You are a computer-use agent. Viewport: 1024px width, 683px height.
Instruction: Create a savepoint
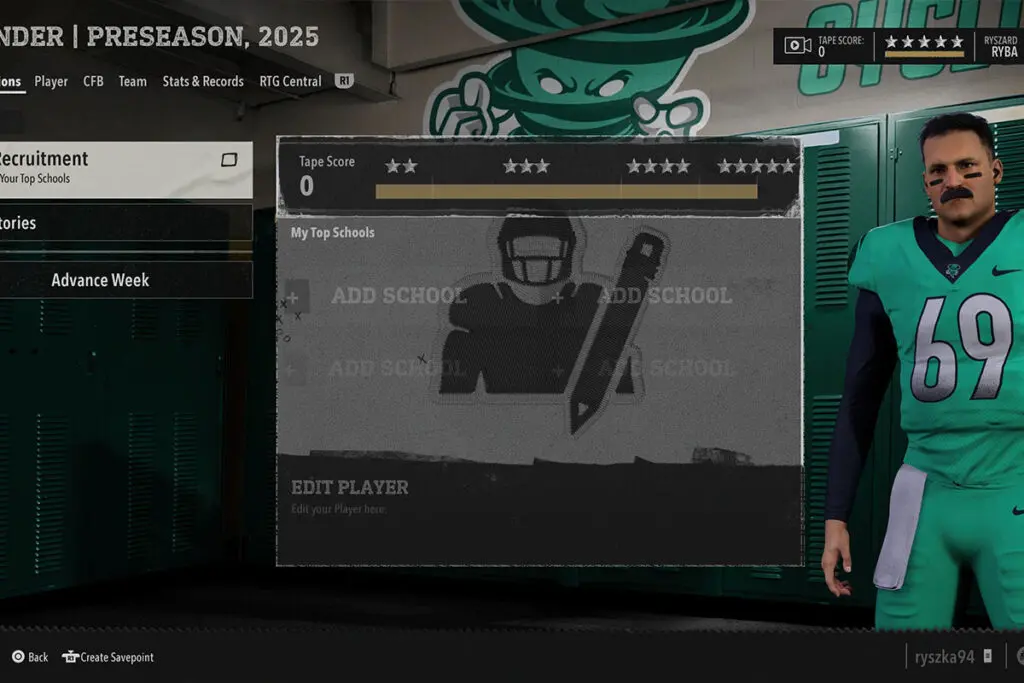click(108, 657)
